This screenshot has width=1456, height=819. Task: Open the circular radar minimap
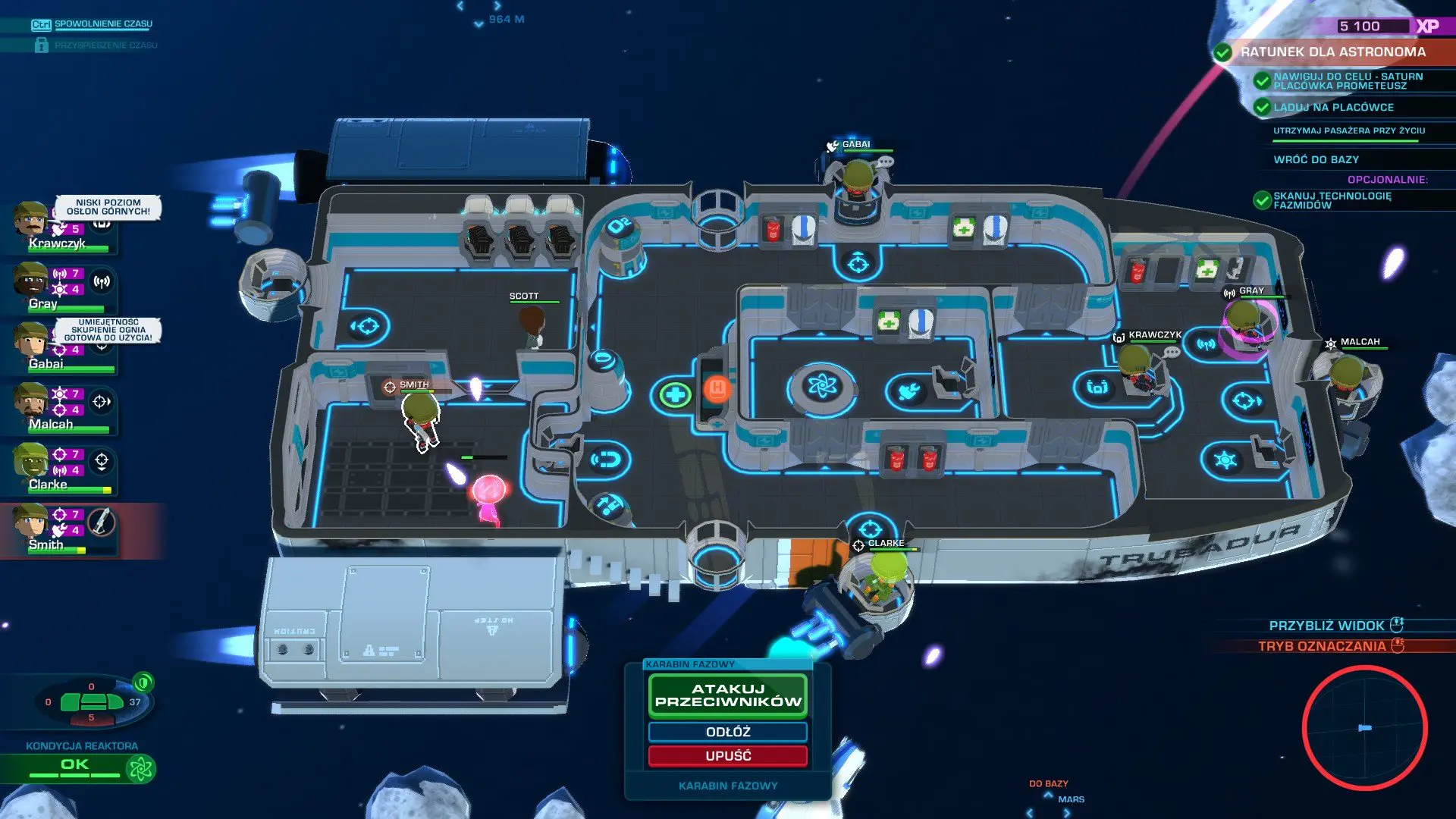(x=1364, y=728)
